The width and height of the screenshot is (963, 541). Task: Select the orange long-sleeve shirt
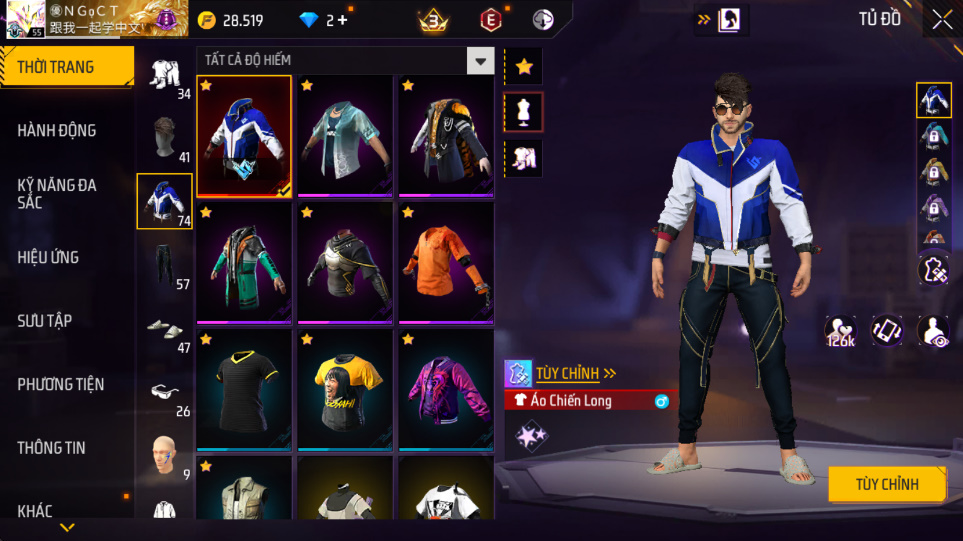[x=446, y=262]
